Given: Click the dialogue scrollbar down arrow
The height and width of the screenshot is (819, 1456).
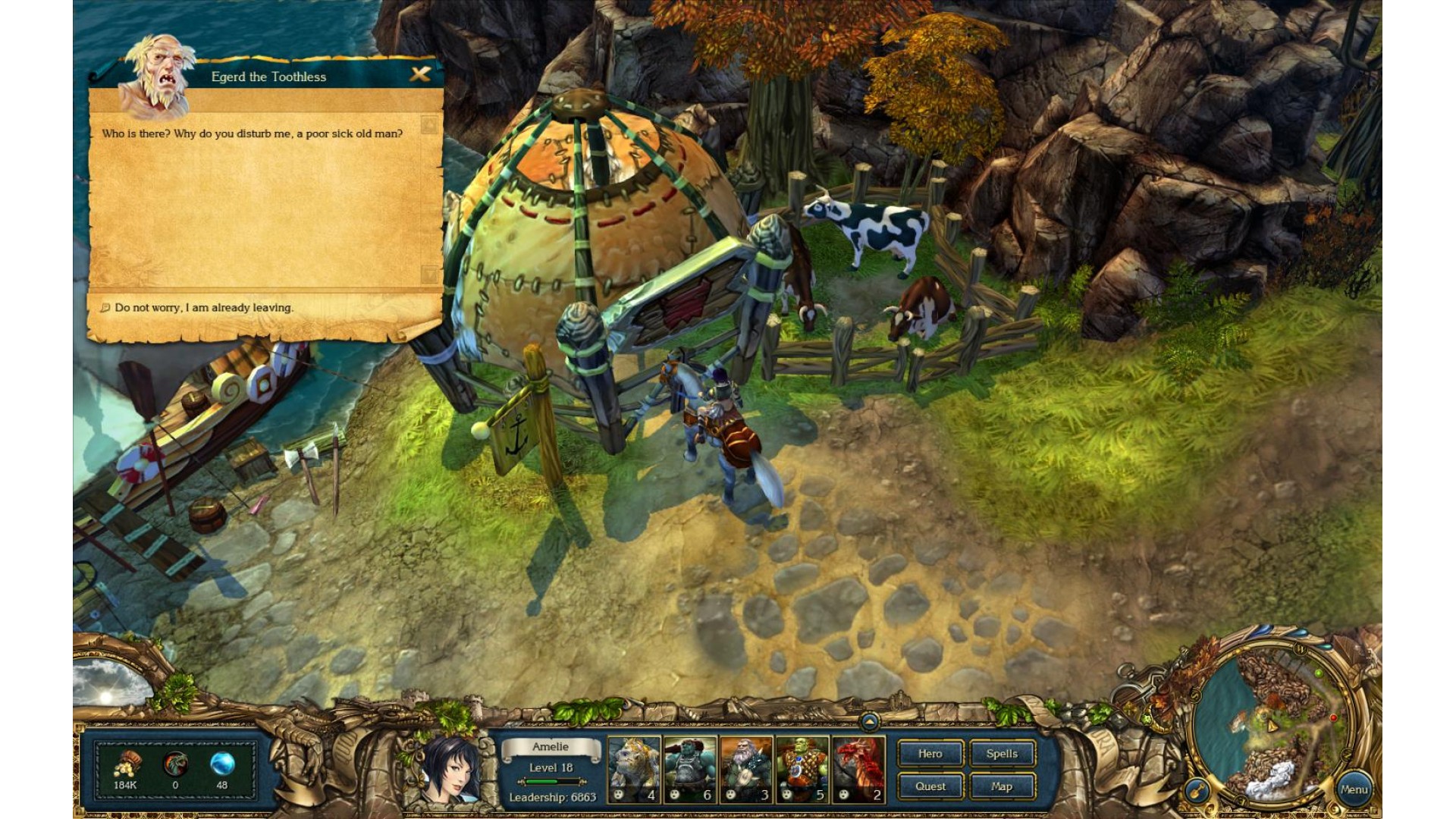Looking at the screenshot, I should point(430,274).
